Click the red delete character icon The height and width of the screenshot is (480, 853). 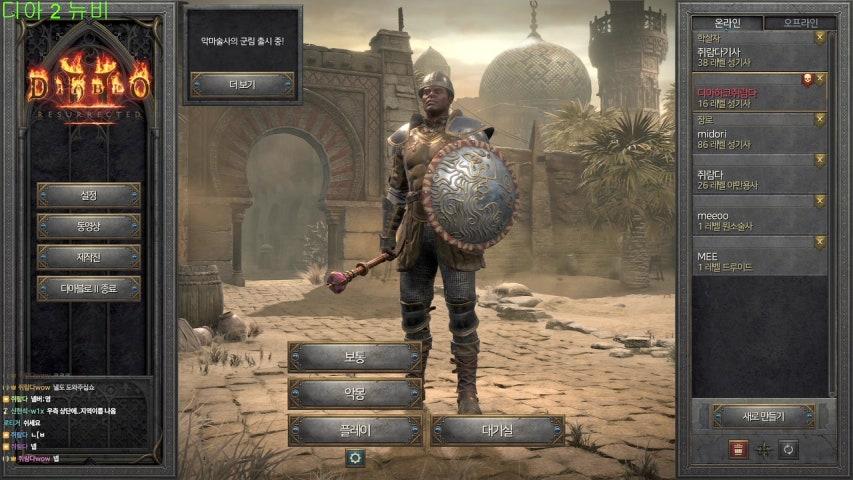(738, 449)
